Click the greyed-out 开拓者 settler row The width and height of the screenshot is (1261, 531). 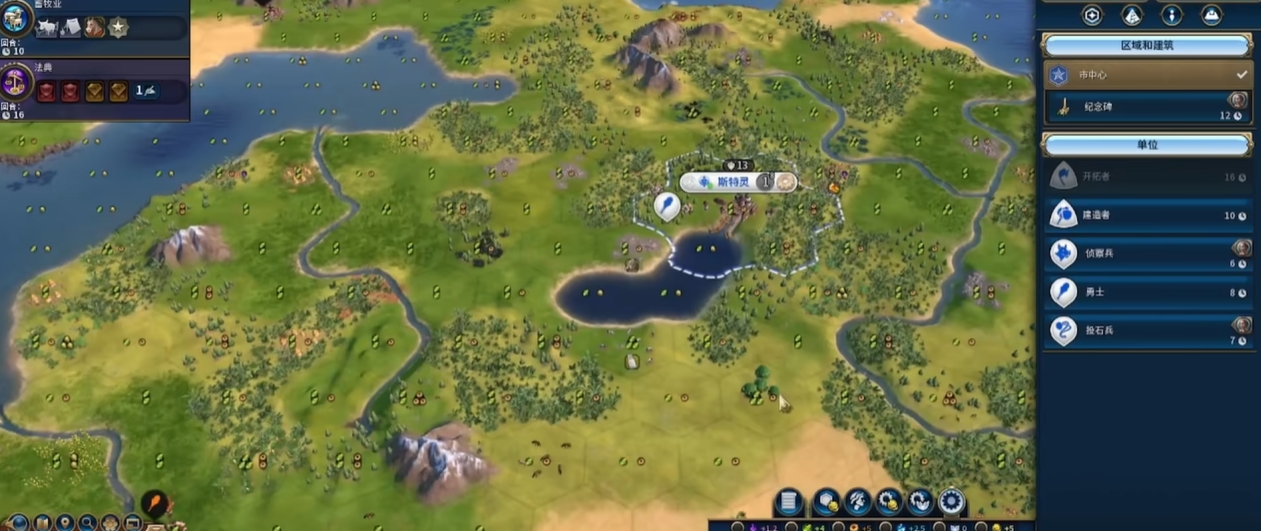1146,177
